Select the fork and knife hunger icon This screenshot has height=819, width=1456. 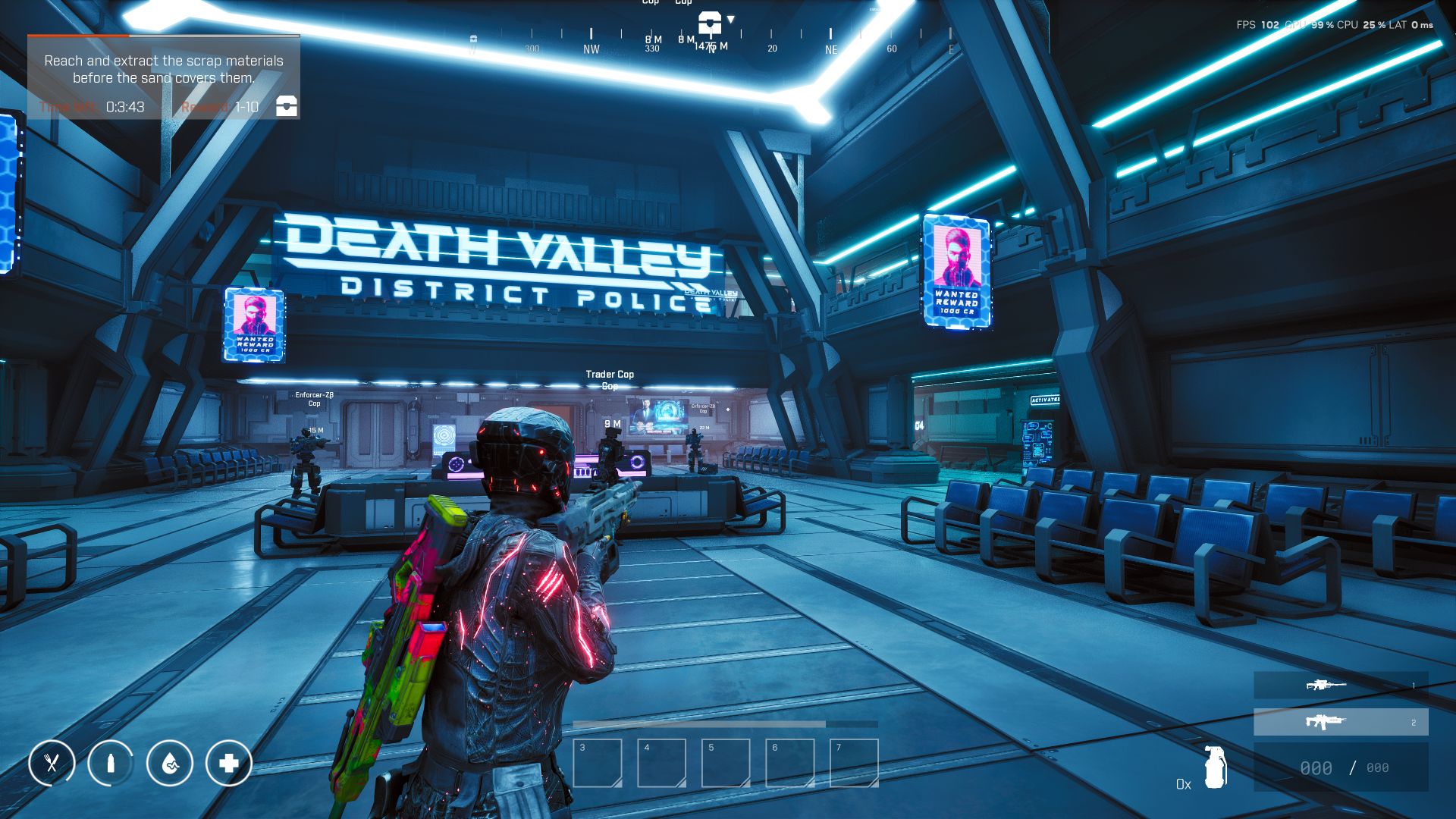52,763
